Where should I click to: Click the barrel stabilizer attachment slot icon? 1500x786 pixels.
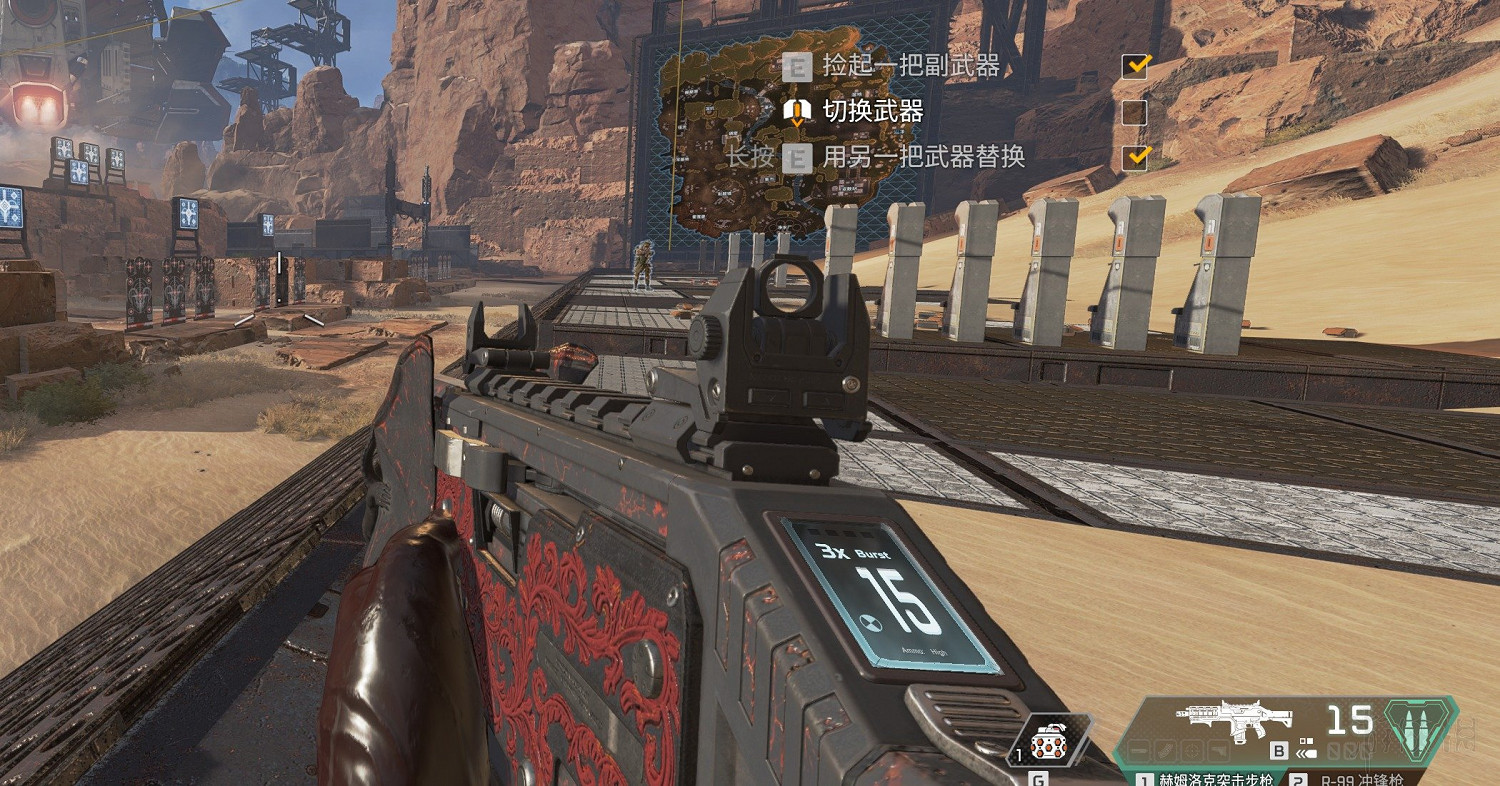1137,748
